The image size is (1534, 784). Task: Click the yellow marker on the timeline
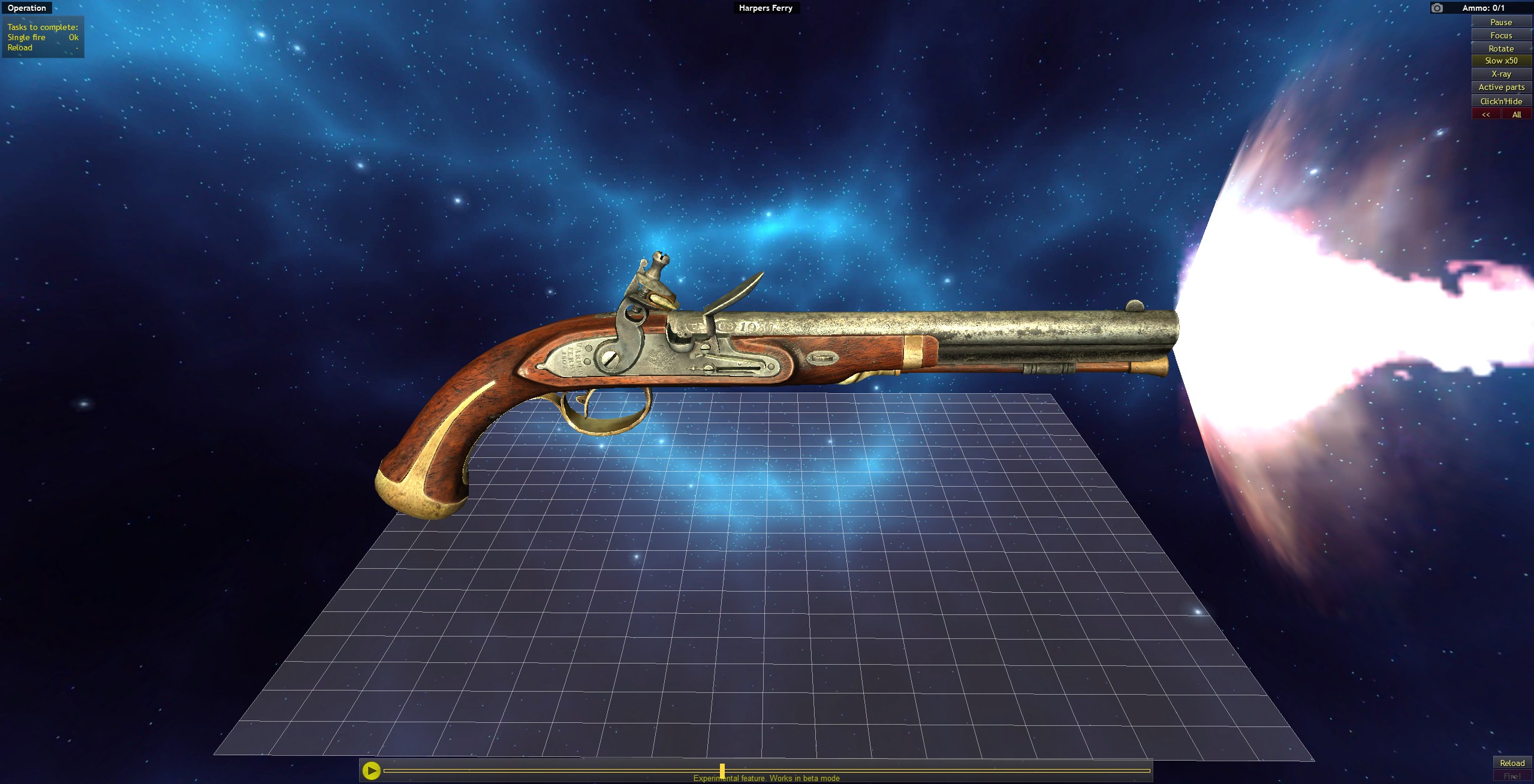tap(722, 769)
